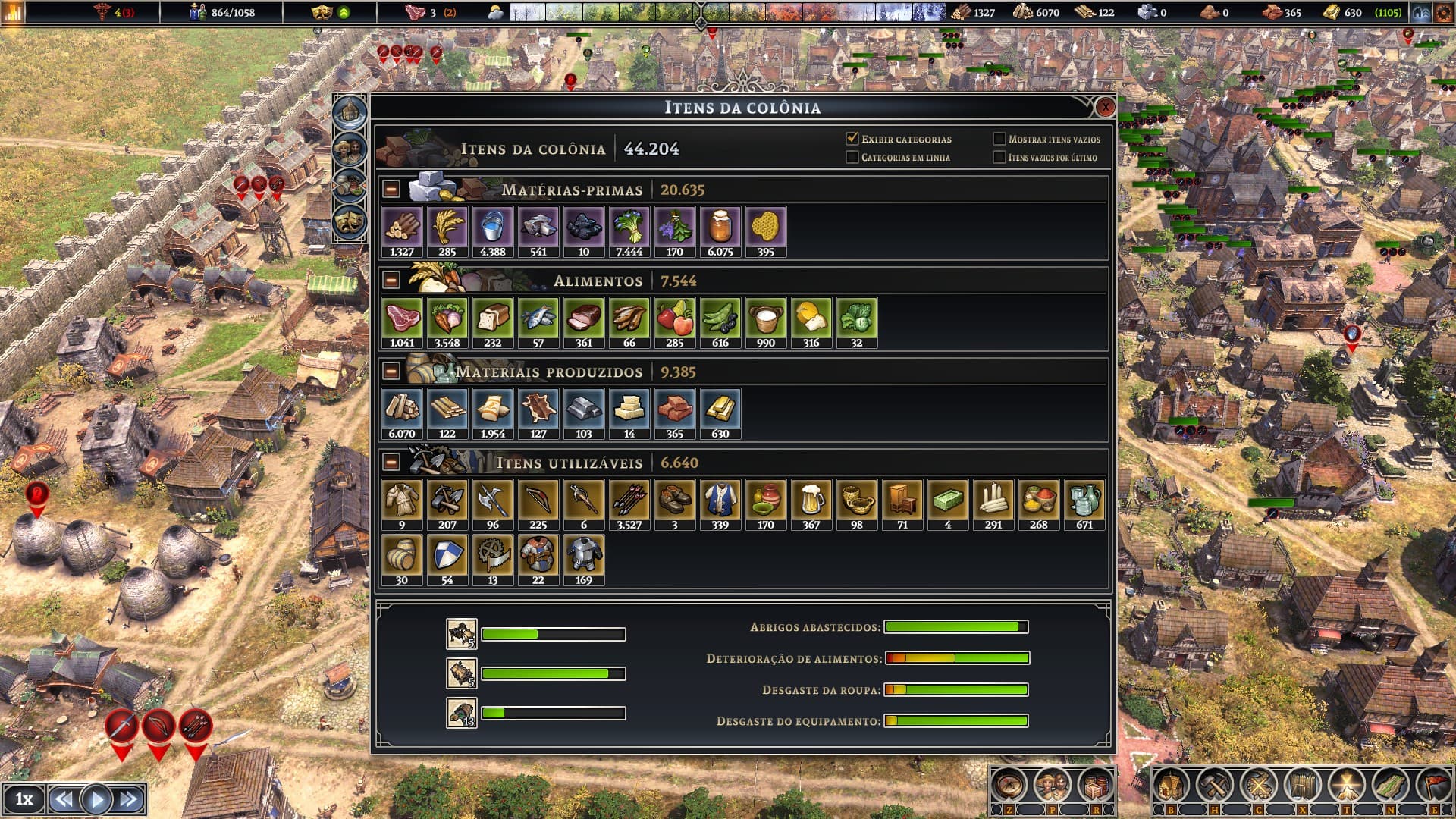Increase game speed with fast-forward button

pos(129,799)
